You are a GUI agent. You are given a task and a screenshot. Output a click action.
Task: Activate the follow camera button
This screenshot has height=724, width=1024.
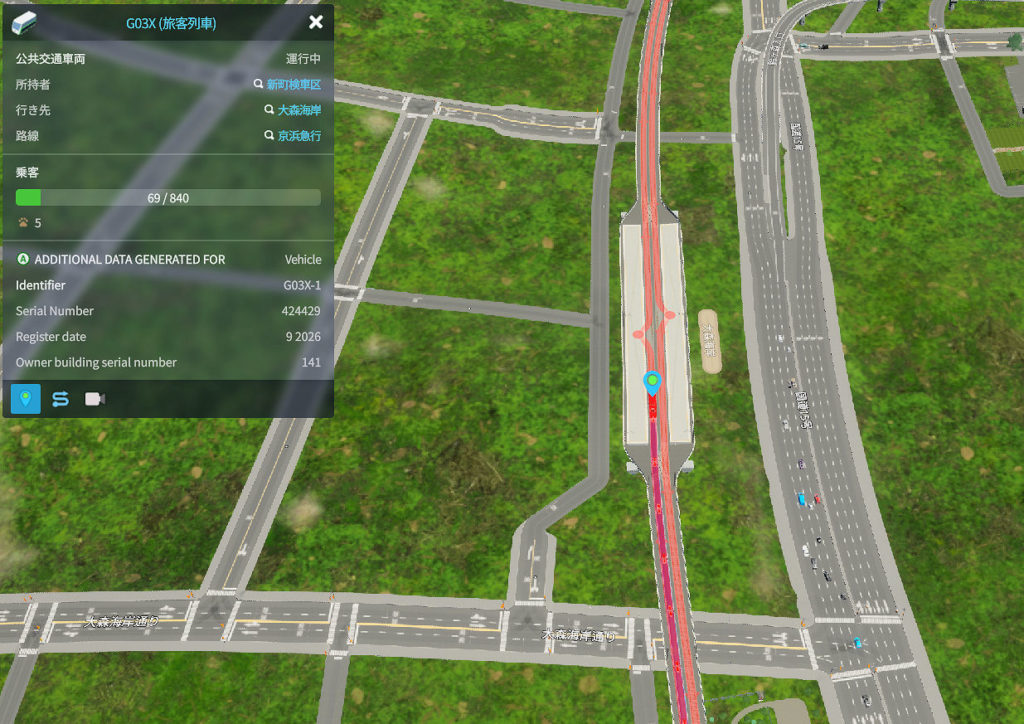(x=95, y=399)
